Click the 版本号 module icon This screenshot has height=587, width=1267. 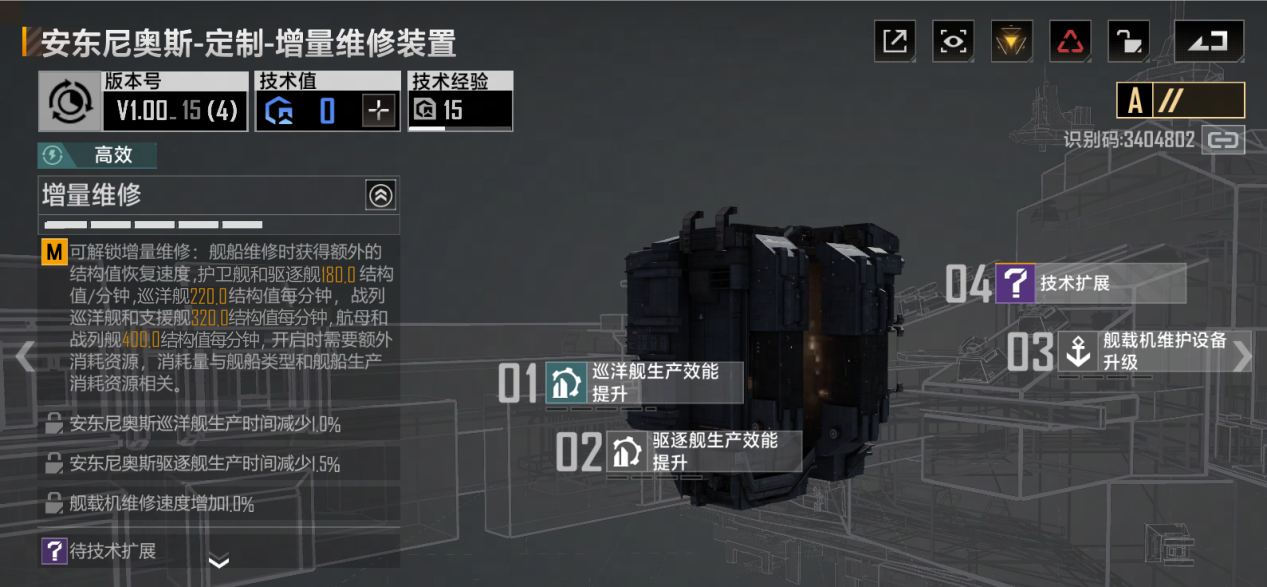[70, 101]
